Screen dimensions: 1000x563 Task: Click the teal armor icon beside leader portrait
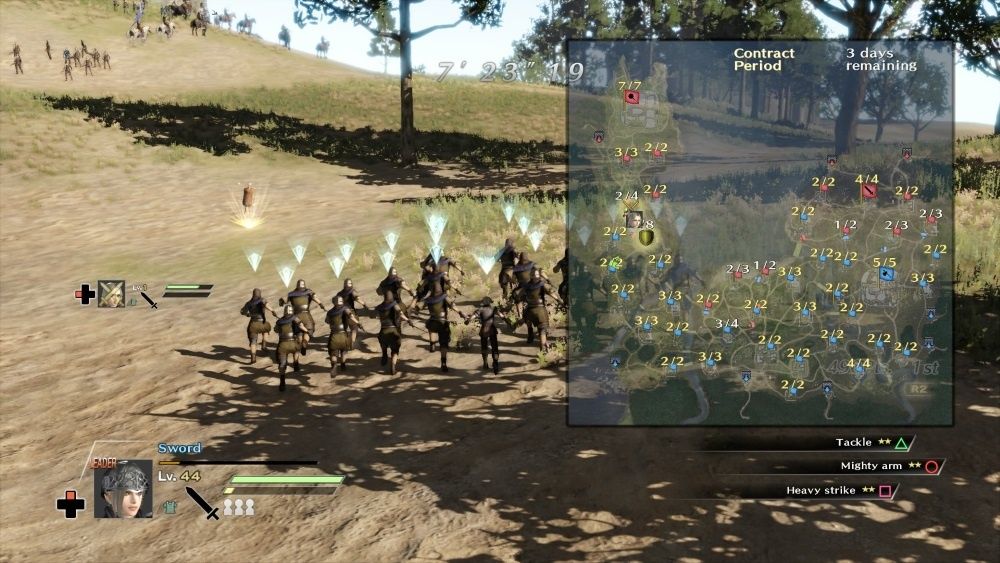(170, 508)
